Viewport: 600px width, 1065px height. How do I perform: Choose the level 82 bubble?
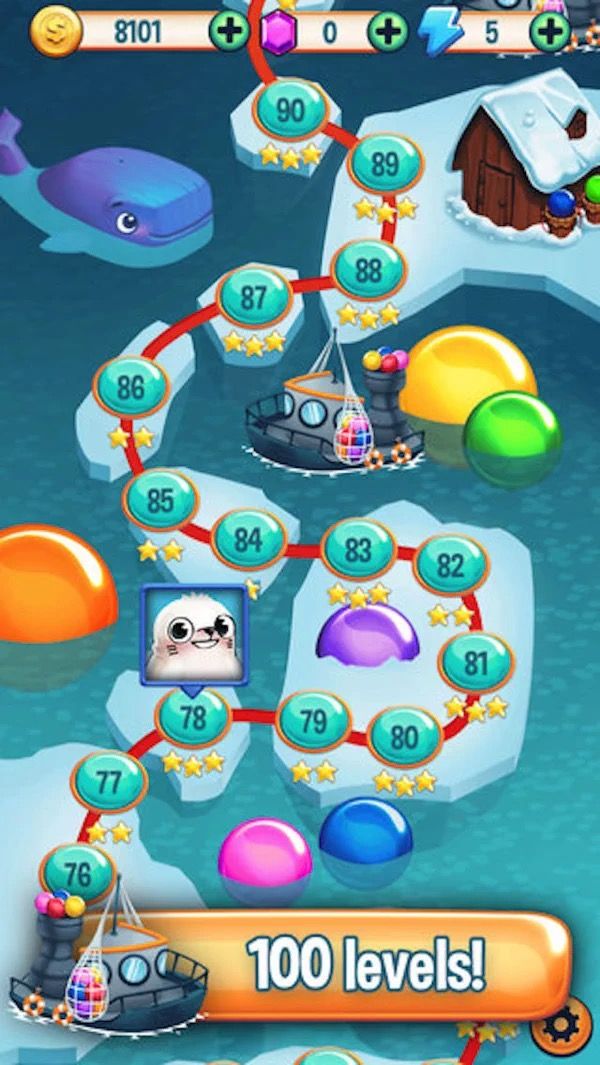(x=451, y=567)
